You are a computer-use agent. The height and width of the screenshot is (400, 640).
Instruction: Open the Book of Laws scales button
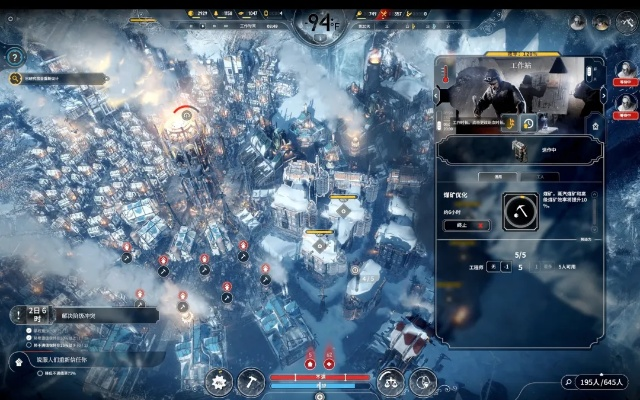click(x=391, y=381)
